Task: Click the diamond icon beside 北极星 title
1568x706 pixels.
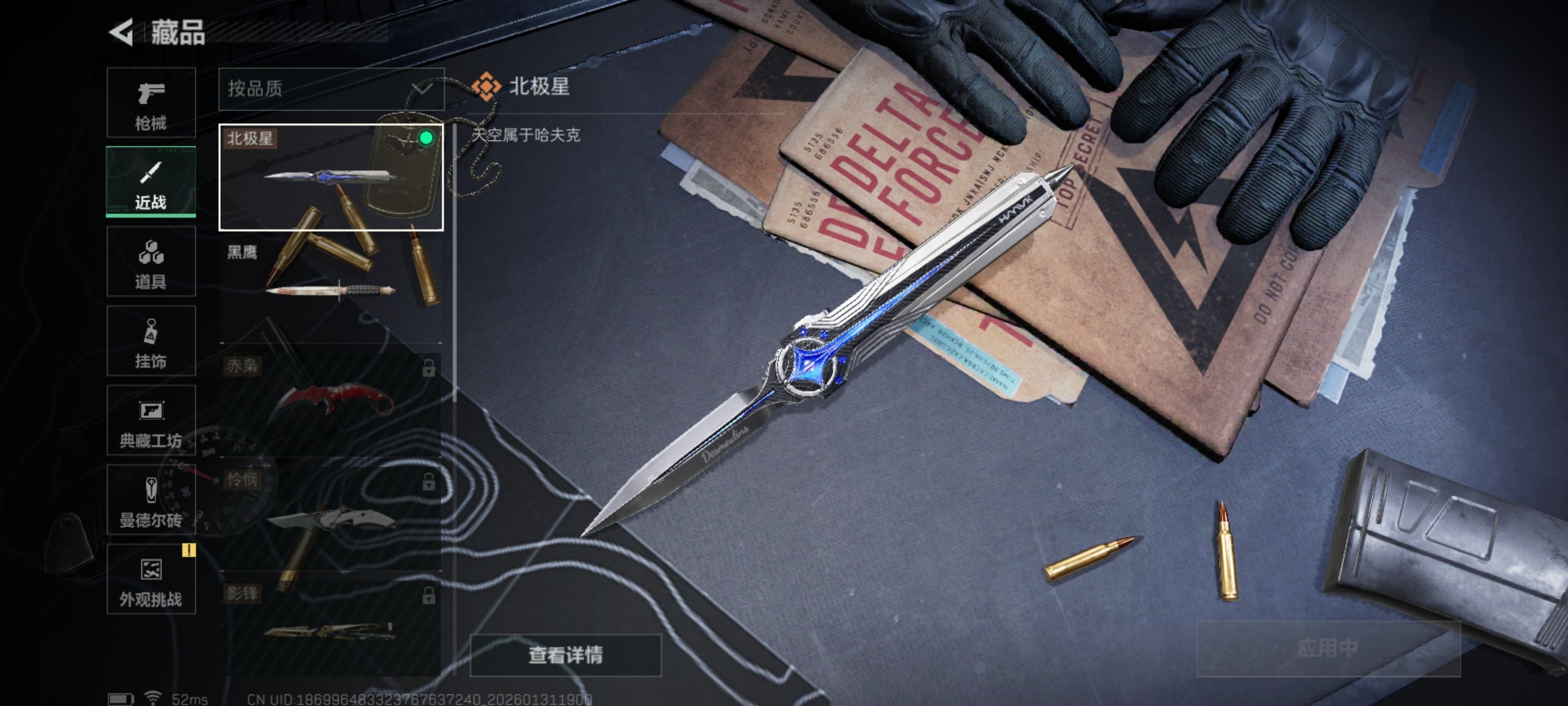Action: [486, 85]
